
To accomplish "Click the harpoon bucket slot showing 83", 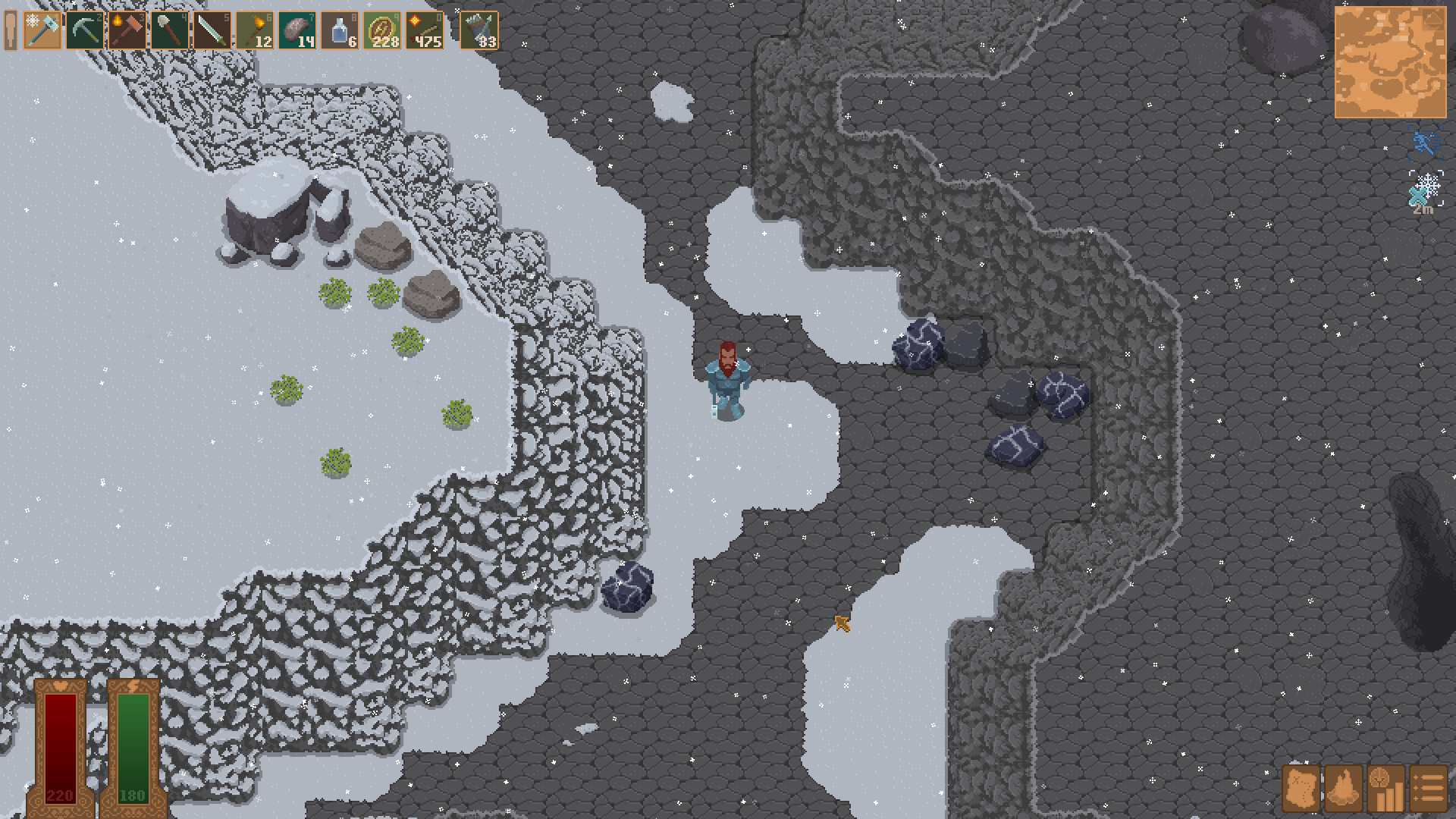I will [x=479, y=30].
